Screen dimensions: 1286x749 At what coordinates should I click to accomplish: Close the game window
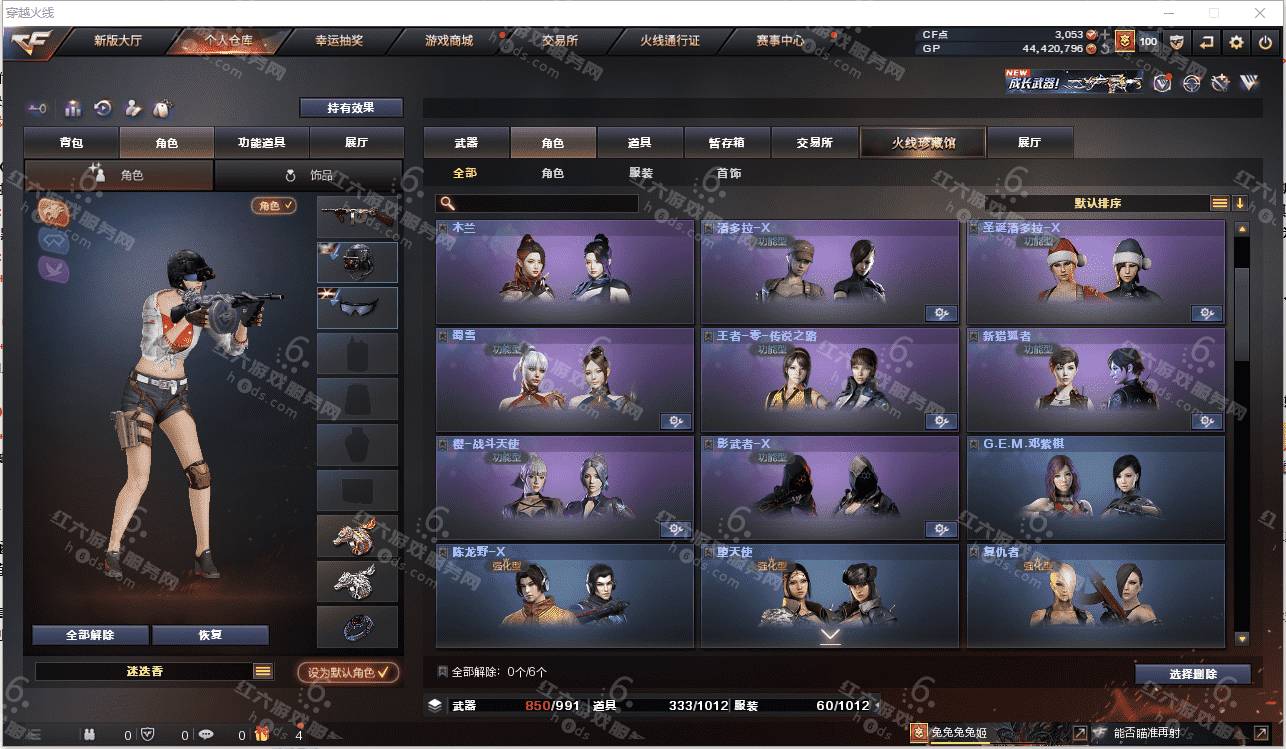coord(1264,13)
